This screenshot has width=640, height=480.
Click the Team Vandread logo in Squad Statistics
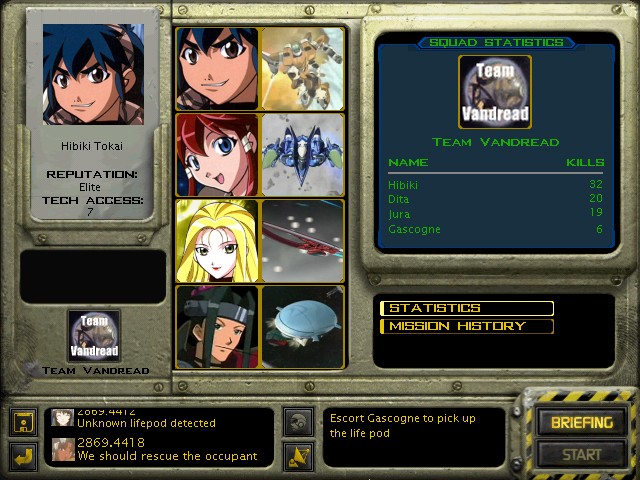(494, 91)
